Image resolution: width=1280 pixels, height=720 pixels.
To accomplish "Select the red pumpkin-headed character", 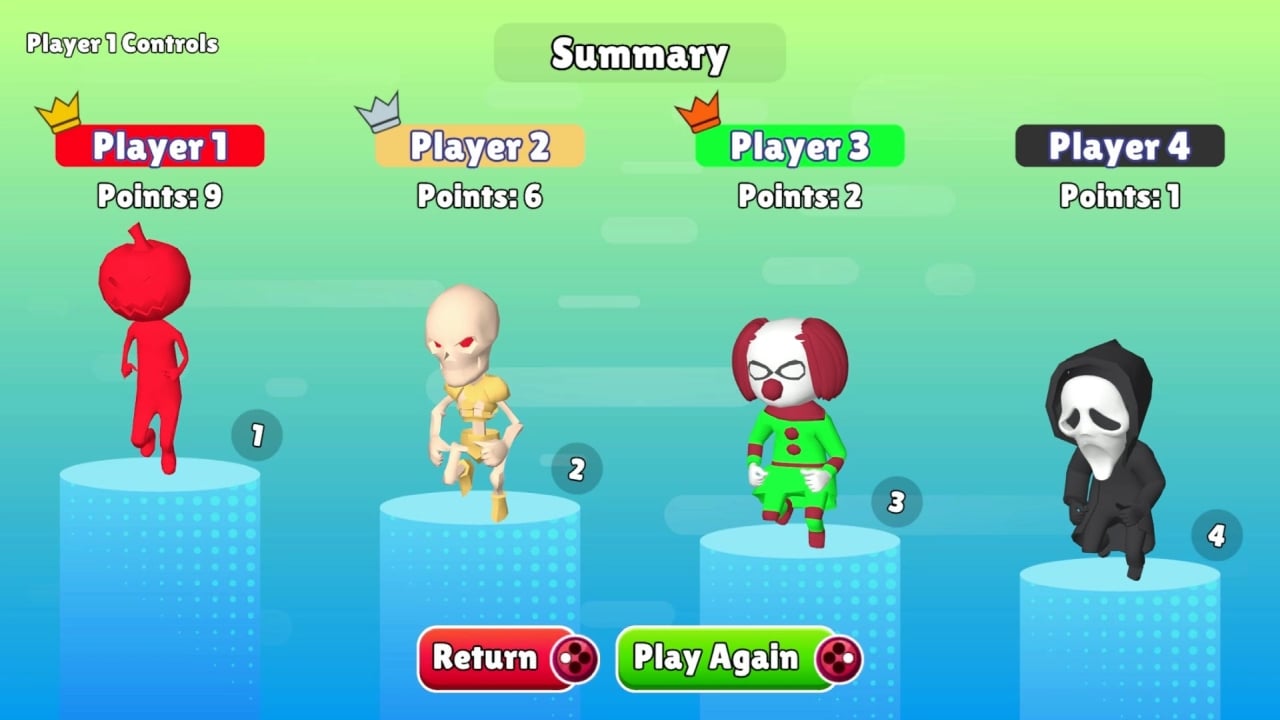I will pyautogui.click(x=150, y=350).
